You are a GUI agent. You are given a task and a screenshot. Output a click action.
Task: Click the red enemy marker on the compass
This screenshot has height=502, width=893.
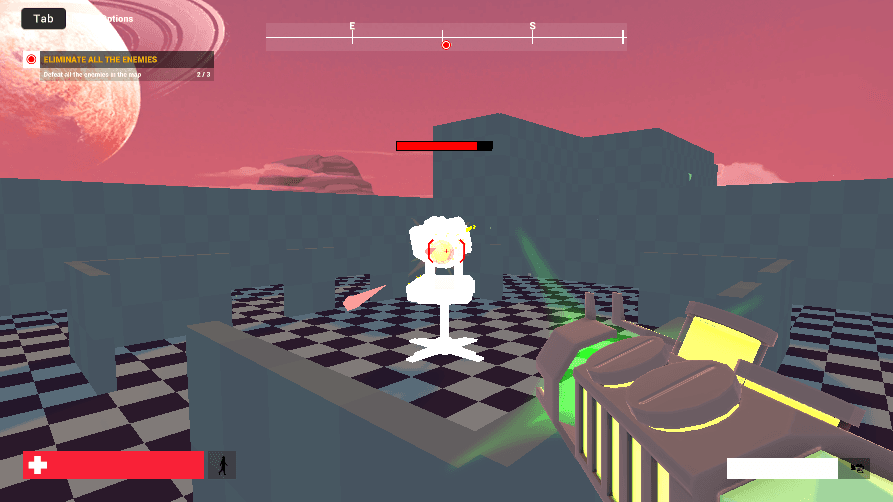(x=446, y=45)
